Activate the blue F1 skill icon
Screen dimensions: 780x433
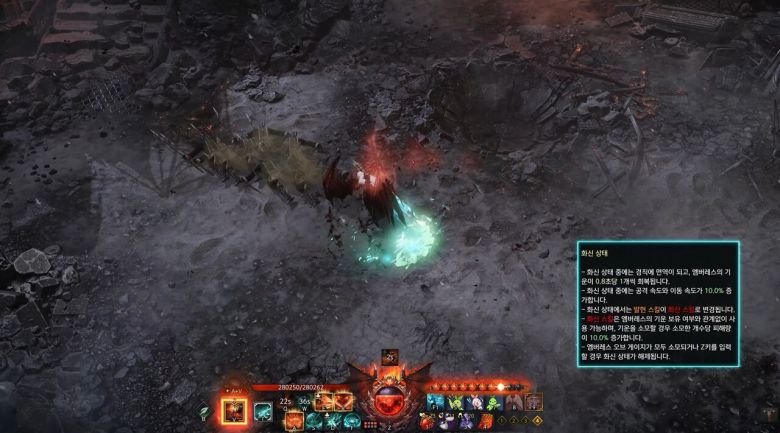[x=434, y=402]
